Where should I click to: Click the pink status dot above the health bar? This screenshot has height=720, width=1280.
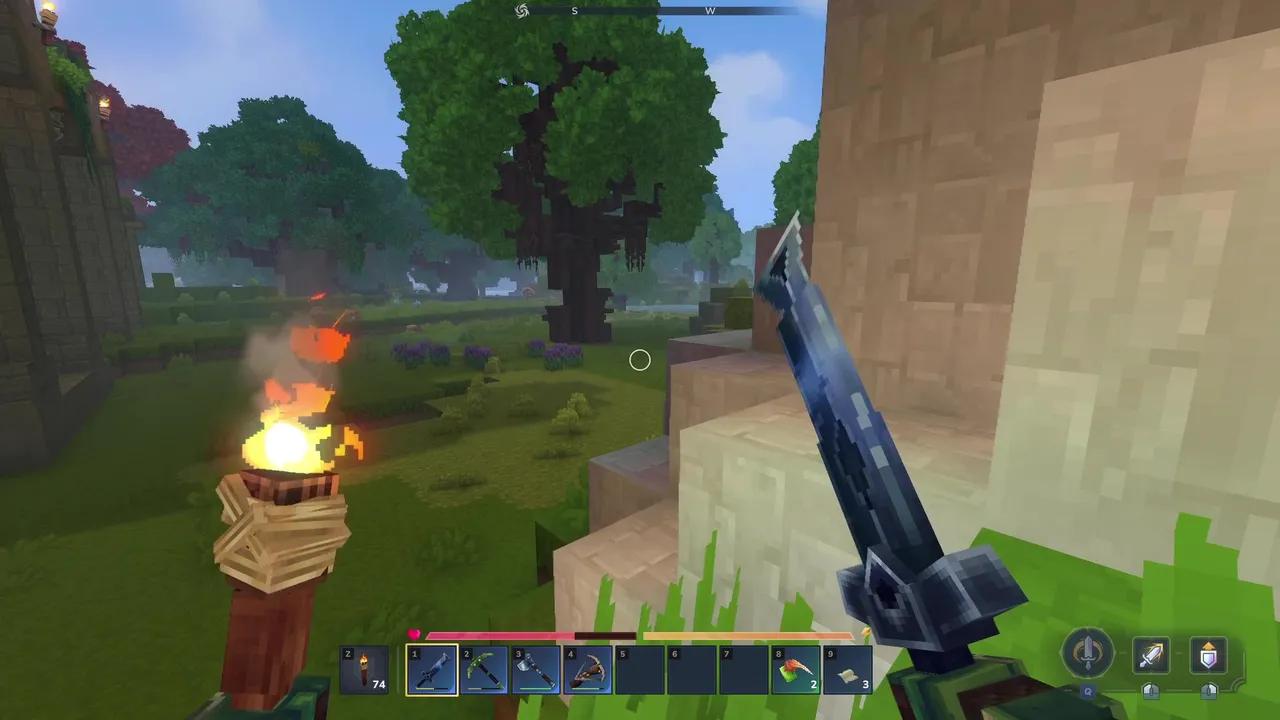pyautogui.click(x=415, y=632)
